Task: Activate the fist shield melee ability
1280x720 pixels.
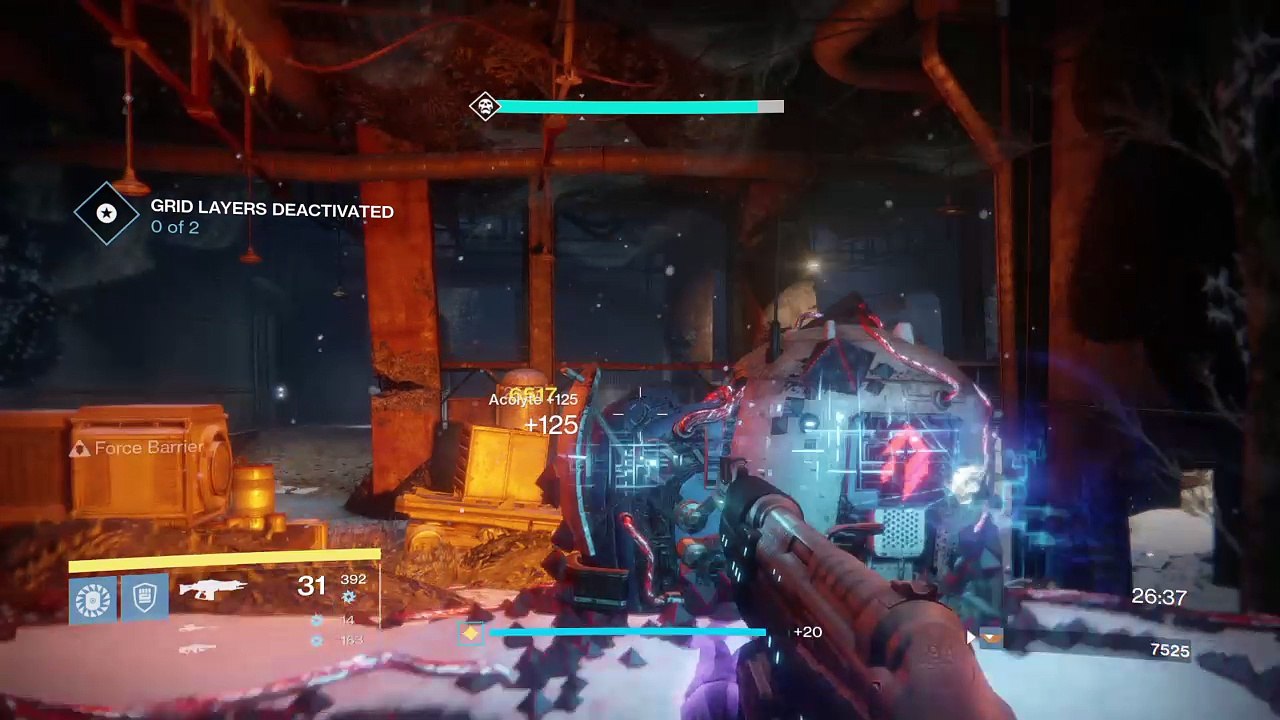Action: coord(146,600)
